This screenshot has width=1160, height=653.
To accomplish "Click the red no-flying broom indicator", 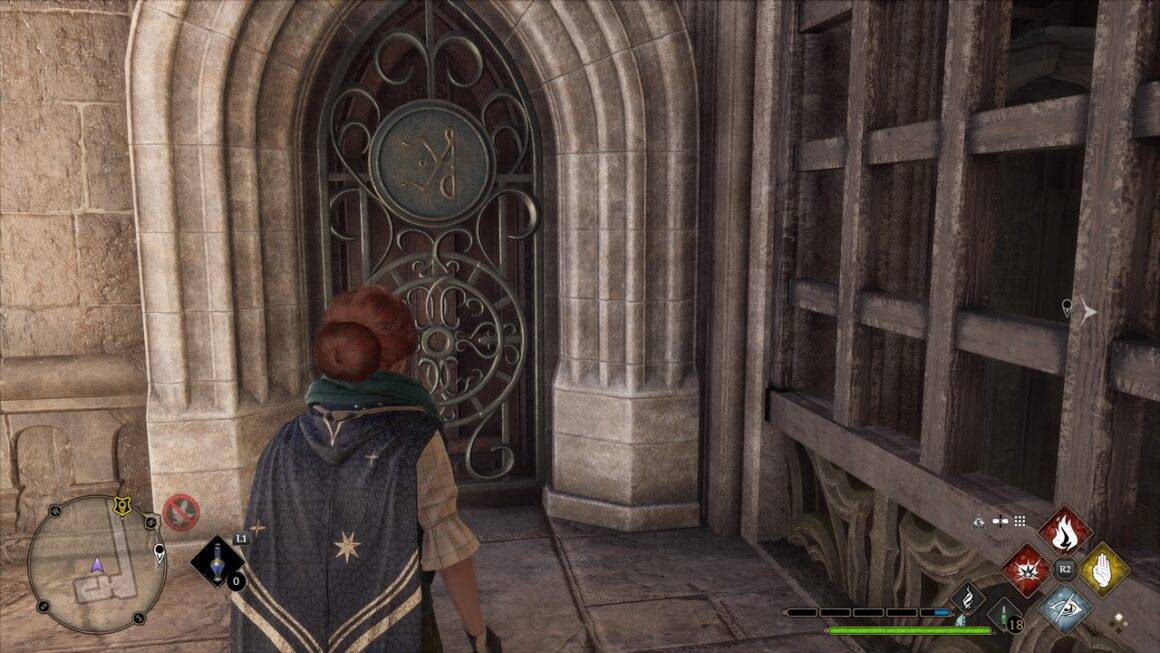I will coord(181,512).
